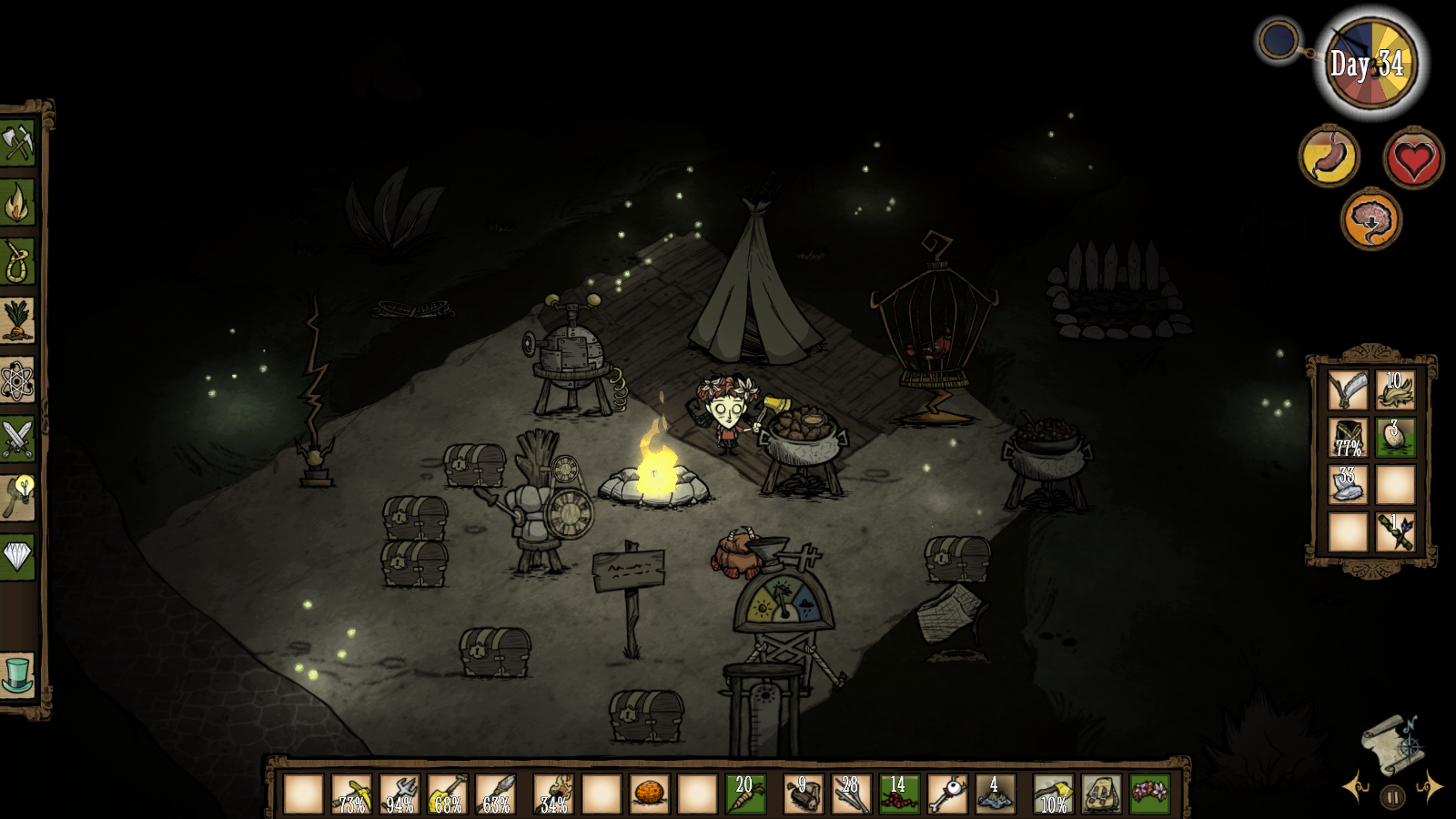The height and width of the screenshot is (819, 1456).
Task: Select the golden shovel at 68%
Action: [447, 794]
